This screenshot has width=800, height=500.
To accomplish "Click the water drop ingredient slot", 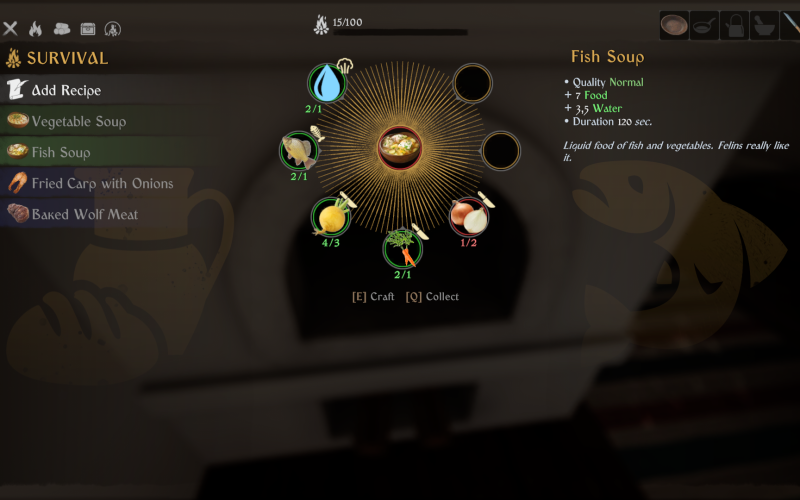I will point(326,83).
